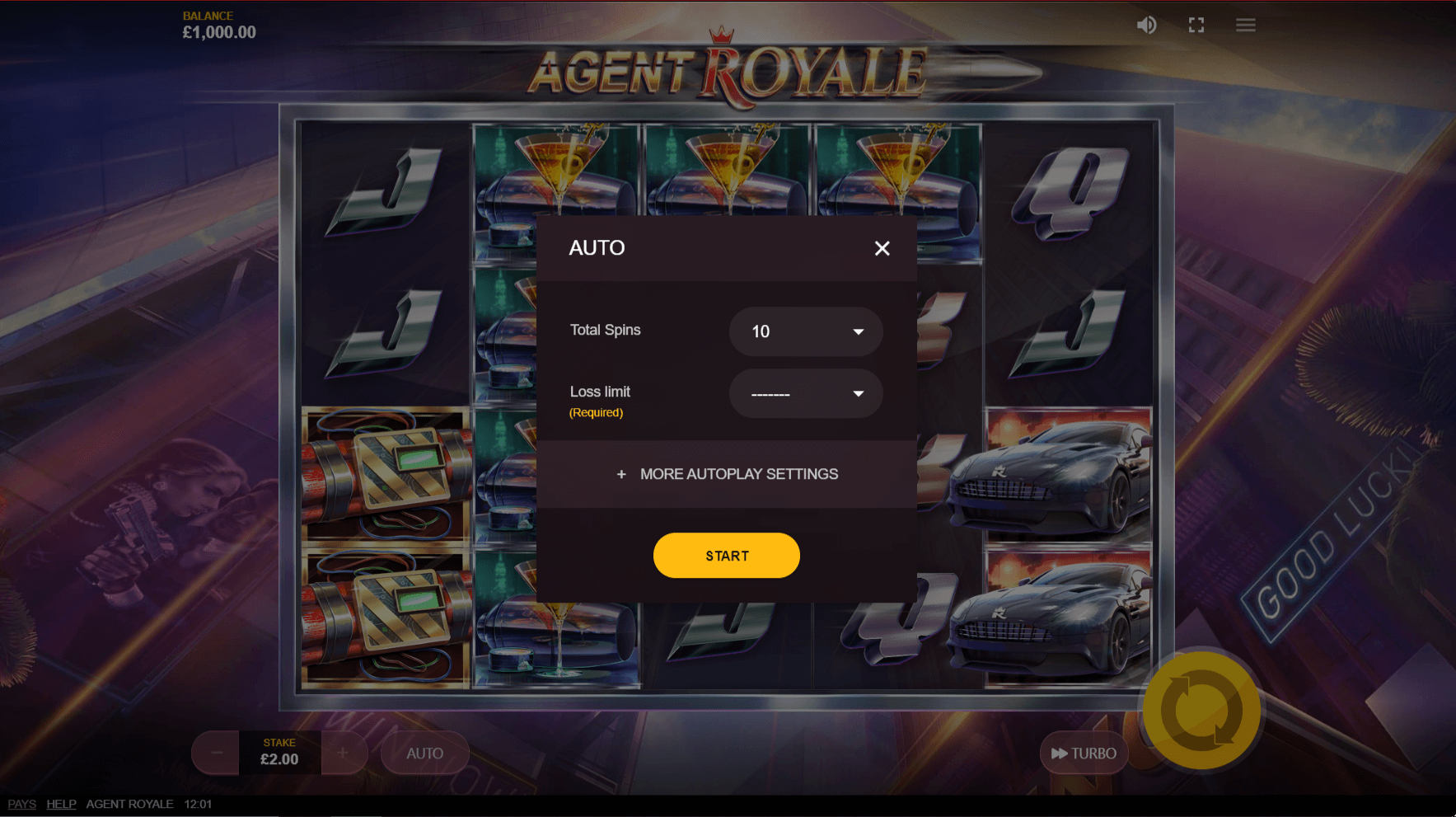Mute the game sound

[x=1146, y=25]
